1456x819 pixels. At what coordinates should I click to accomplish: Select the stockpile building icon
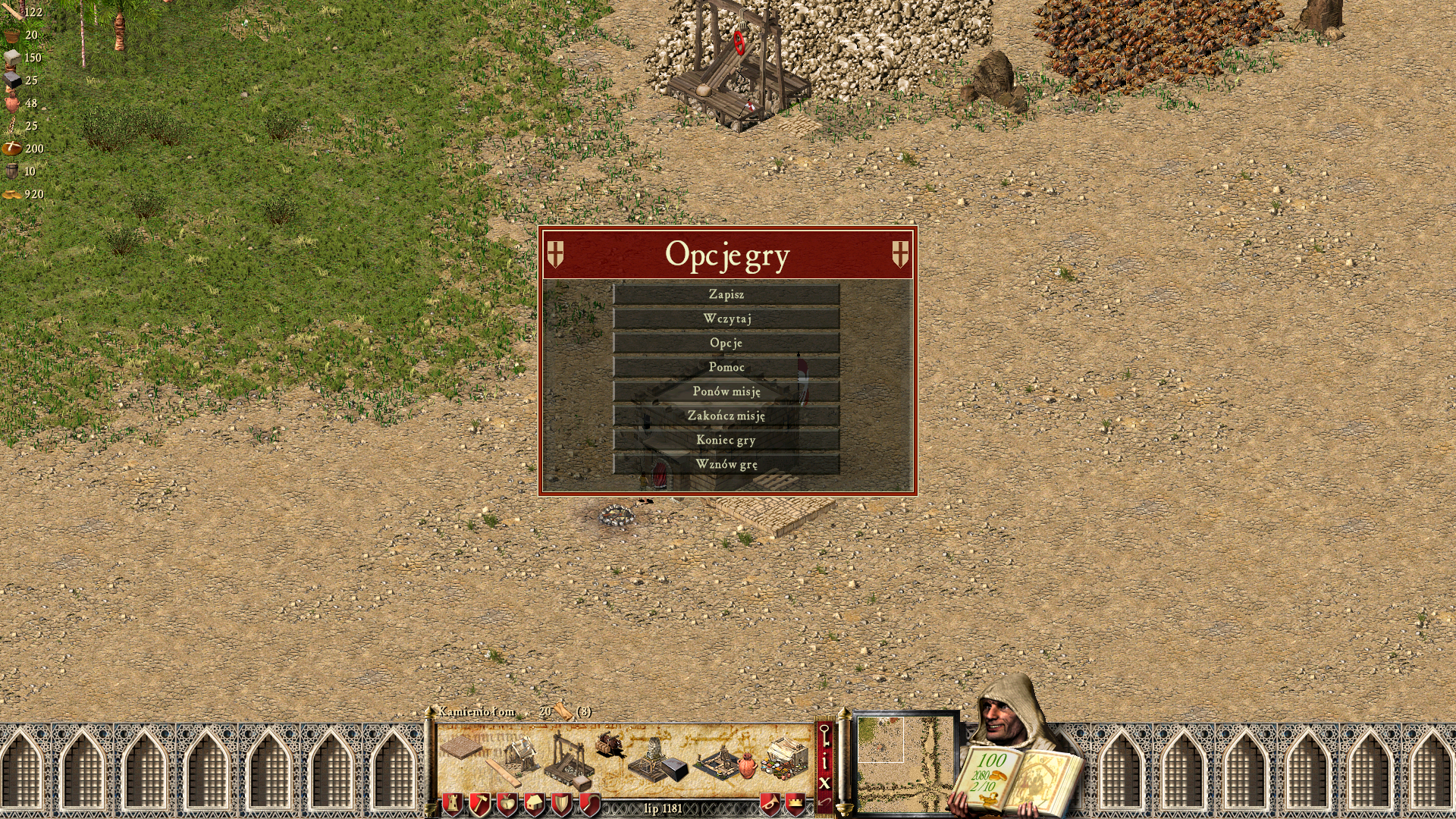pyautogui.click(x=461, y=748)
